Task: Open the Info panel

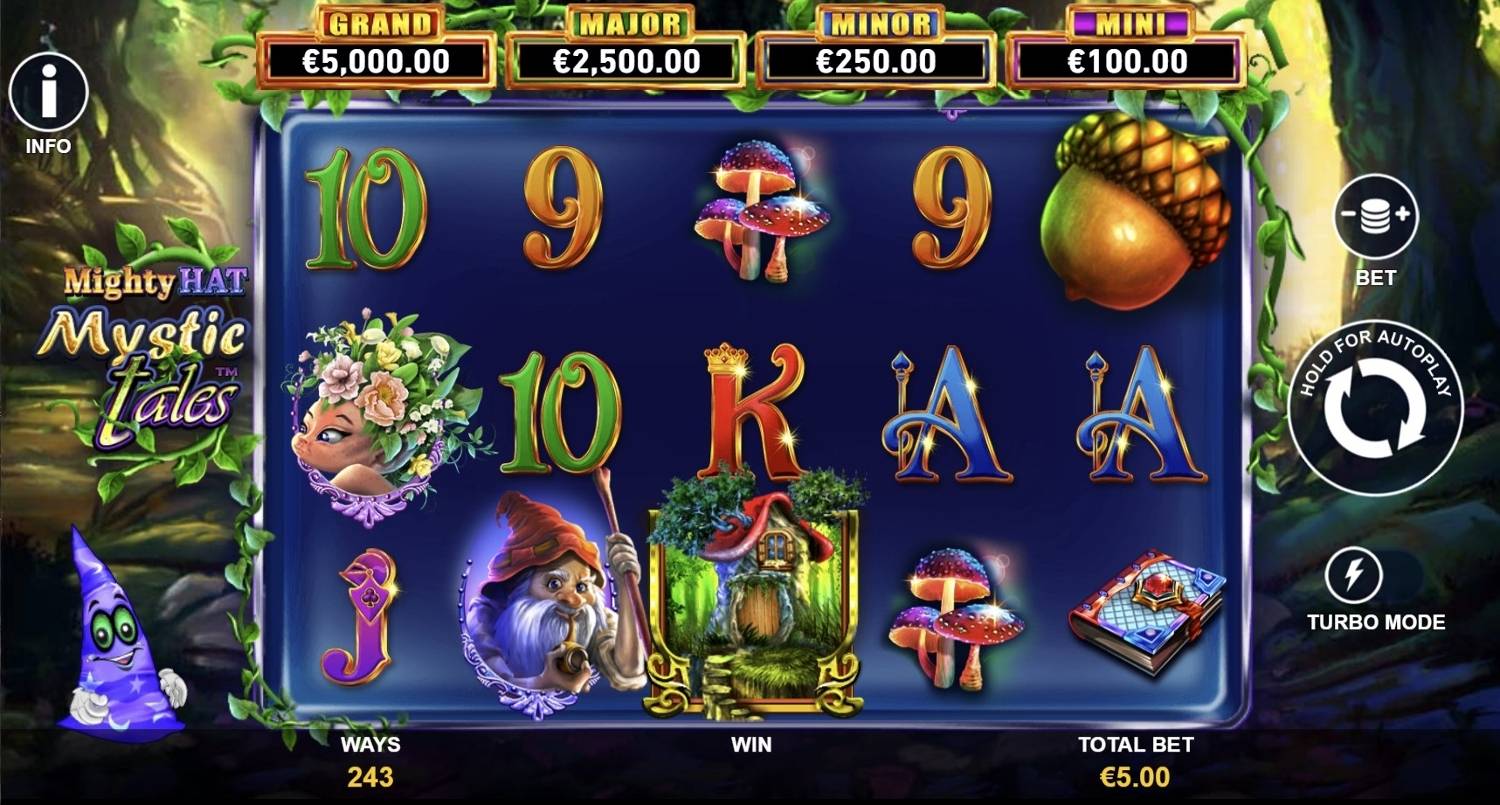Action: point(48,93)
